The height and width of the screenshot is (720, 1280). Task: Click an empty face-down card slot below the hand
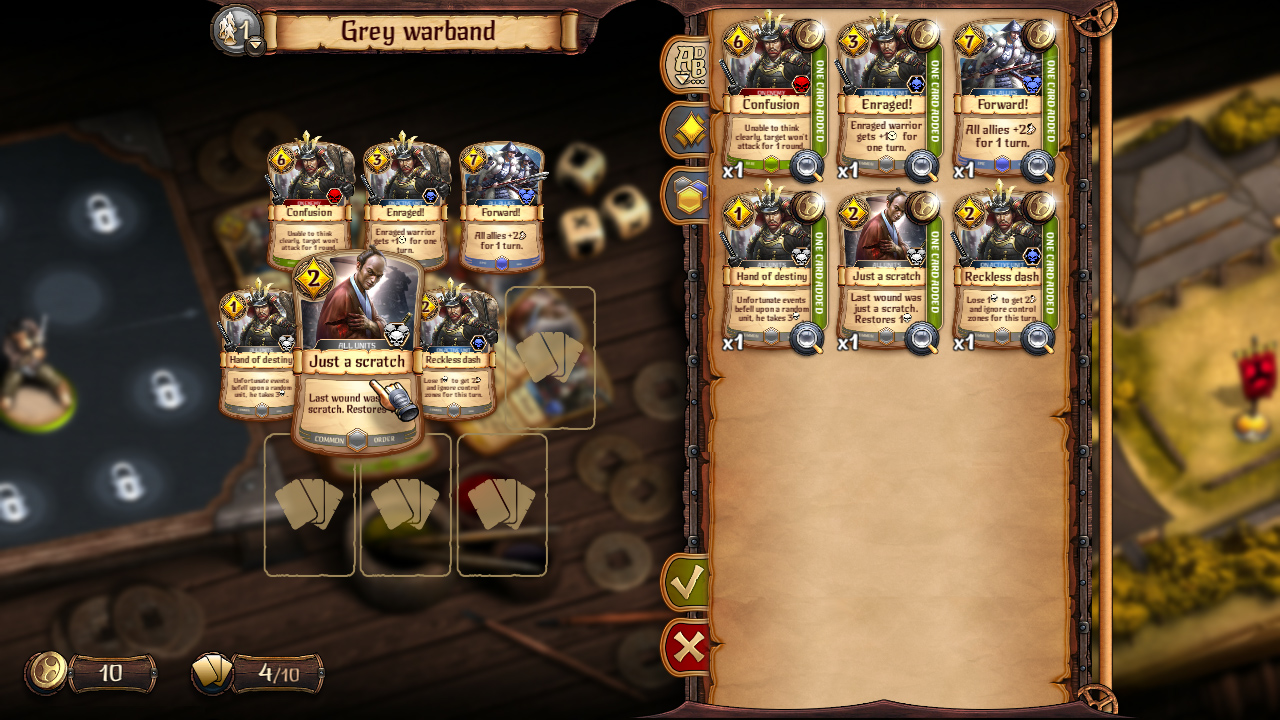(310, 508)
